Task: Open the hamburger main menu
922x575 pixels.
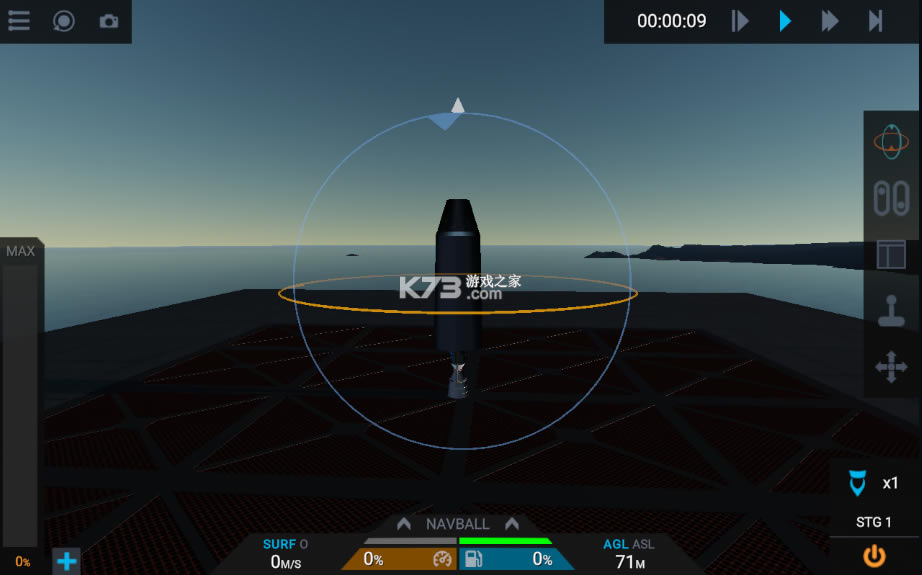Action: pos(19,21)
